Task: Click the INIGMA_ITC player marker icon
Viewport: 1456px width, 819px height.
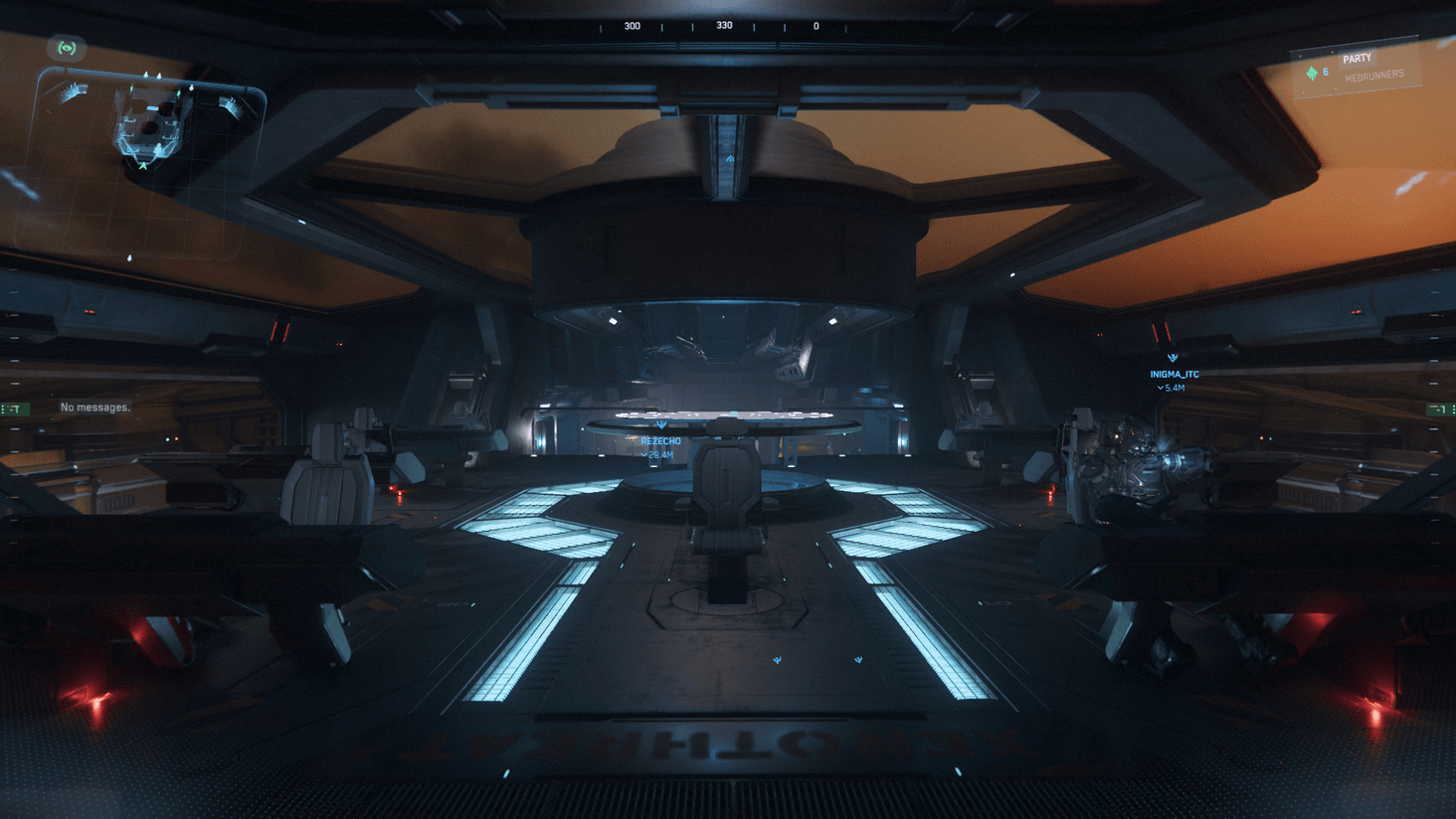Action: 1172,356
